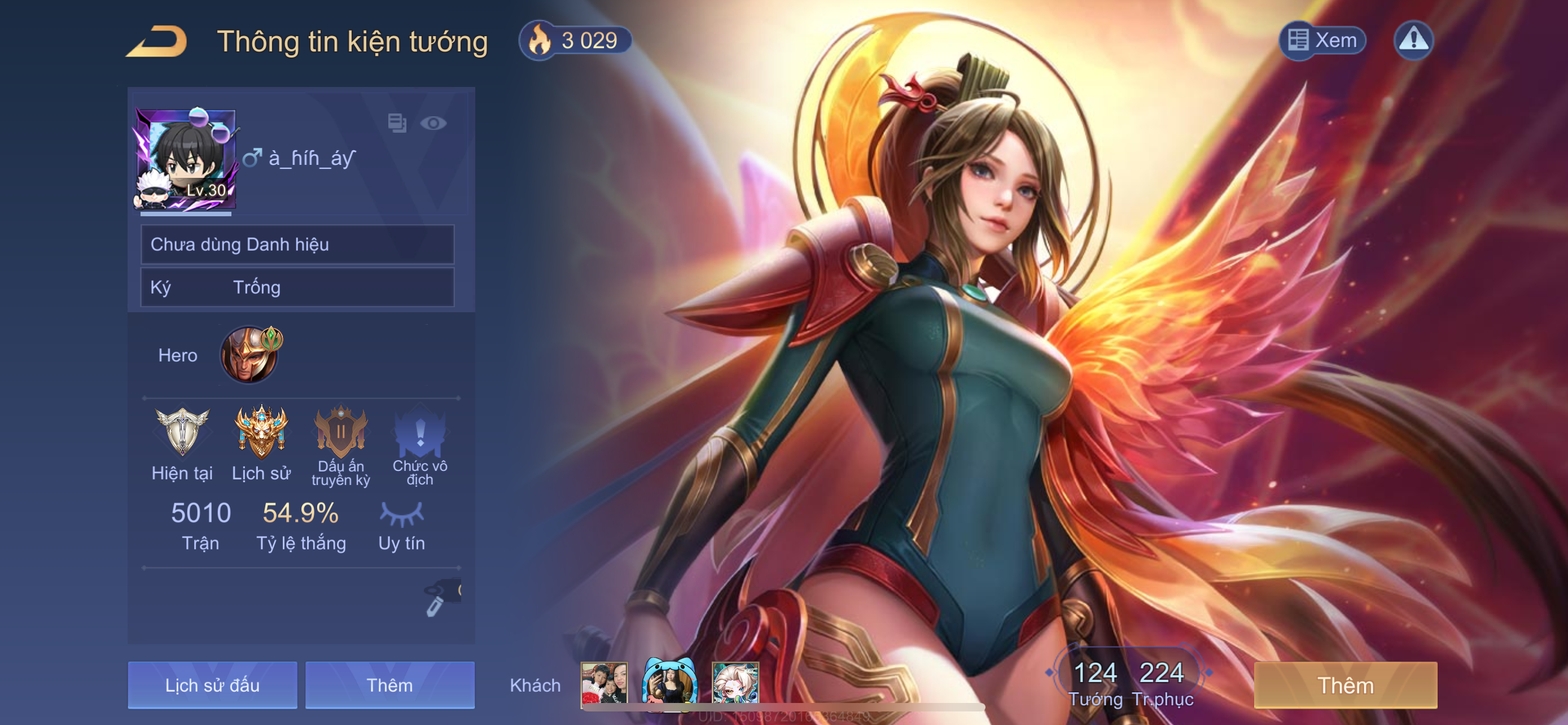Open Lịch sử đấu match history
This screenshot has height=725, width=1568.
tap(212, 685)
